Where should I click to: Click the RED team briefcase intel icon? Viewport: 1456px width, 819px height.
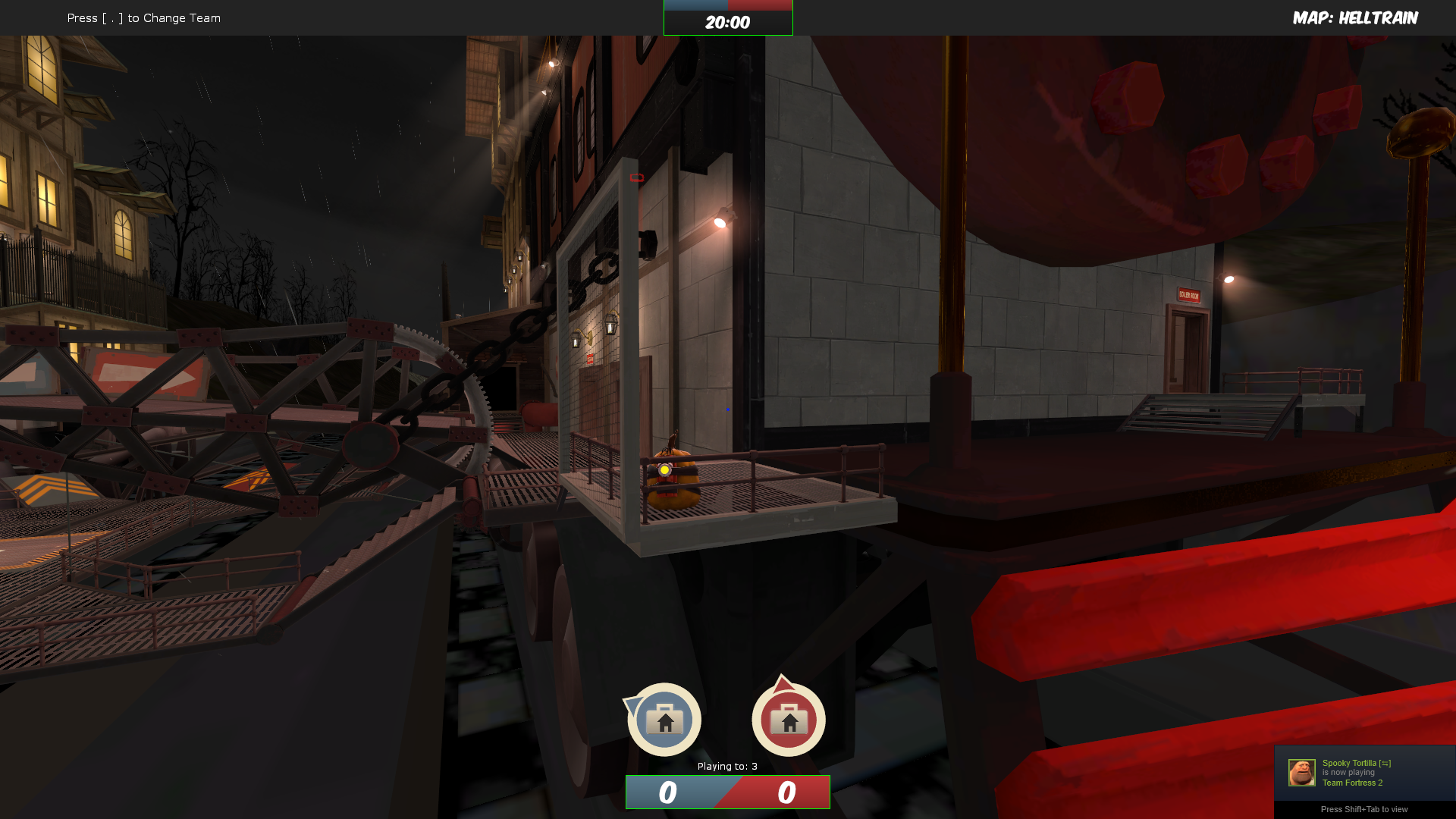pos(788,719)
